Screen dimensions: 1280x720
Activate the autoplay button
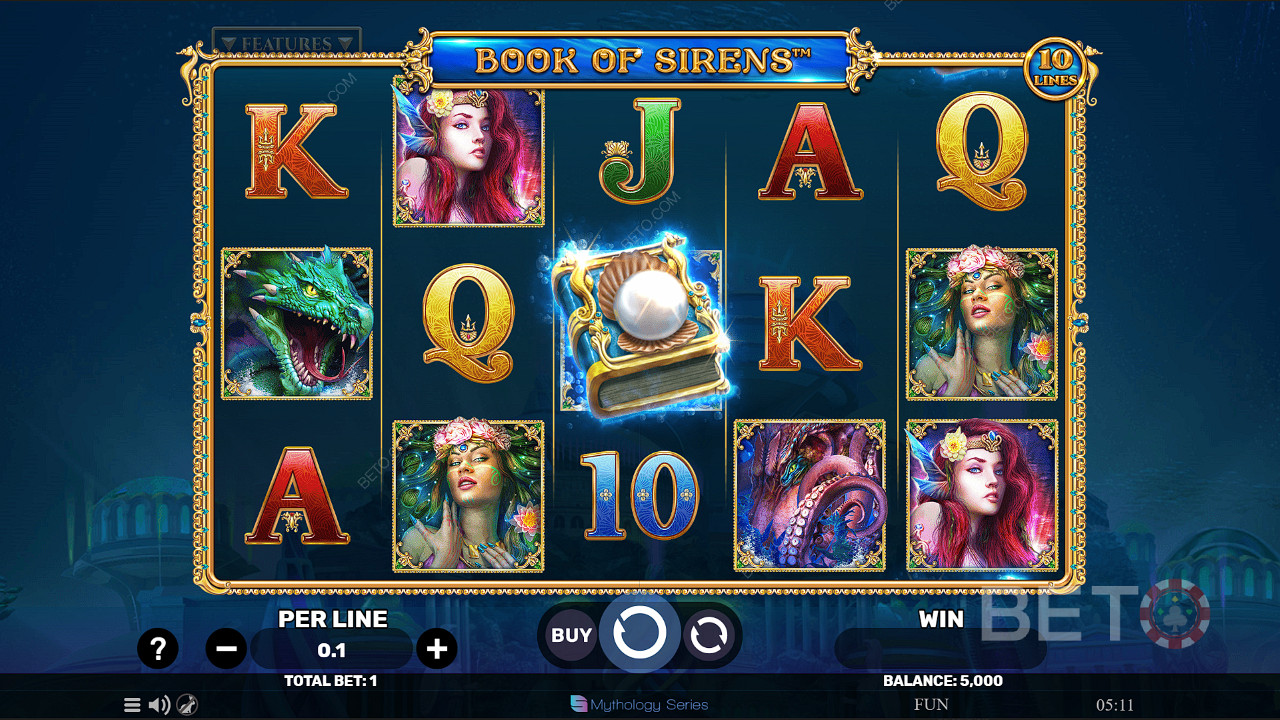pos(708,635)
